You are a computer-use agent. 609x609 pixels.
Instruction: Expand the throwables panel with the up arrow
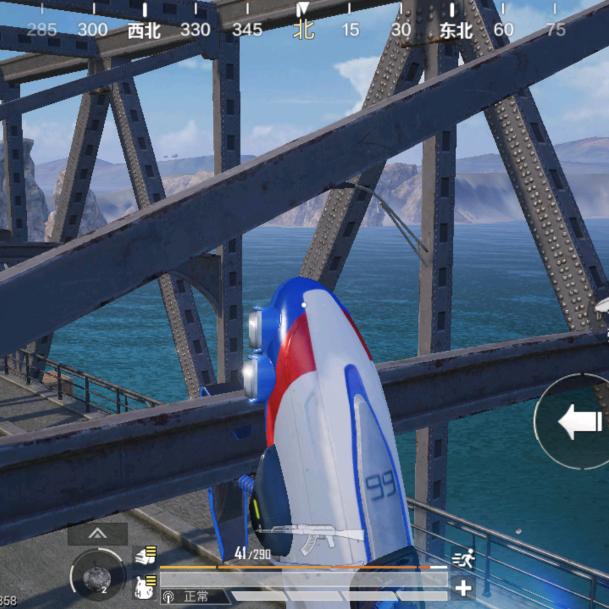coord(97,535)
